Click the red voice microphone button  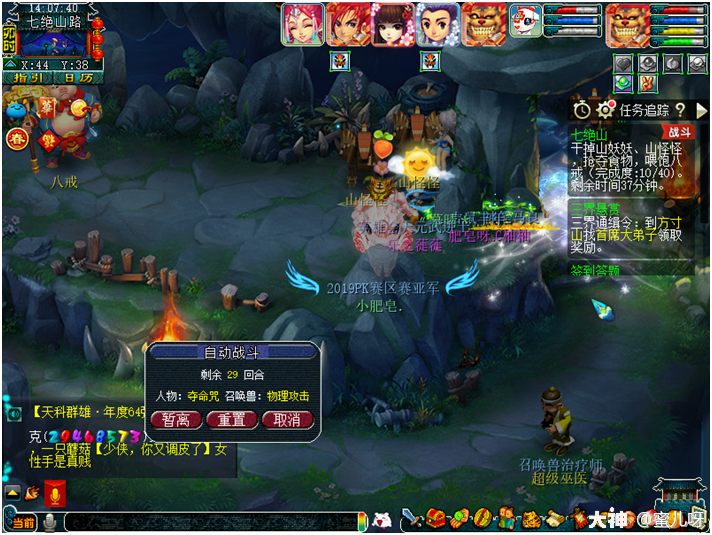pyautogui.click(x=55, y=493)
